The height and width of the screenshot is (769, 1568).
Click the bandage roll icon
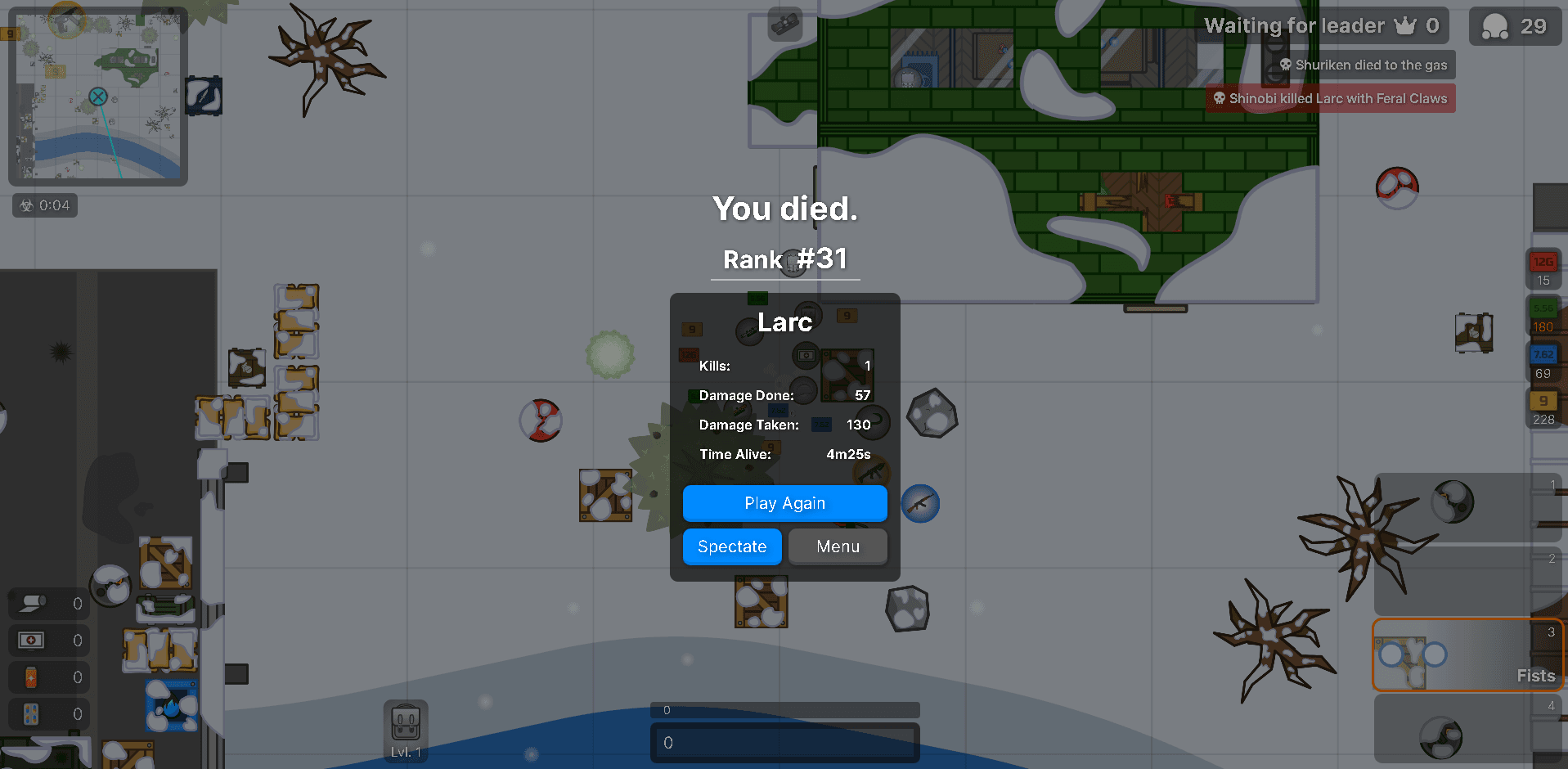[x=30, y=603]
